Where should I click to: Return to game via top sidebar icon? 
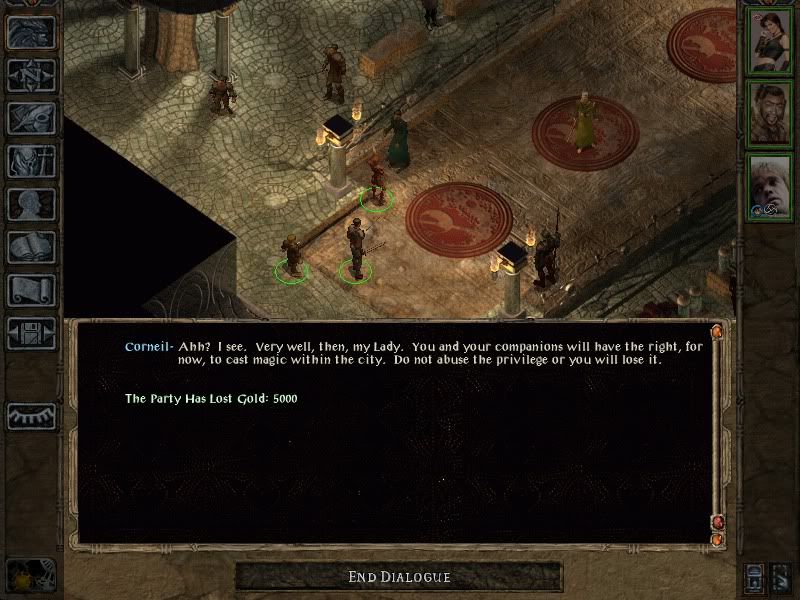pyautogui.click(x=32, y=33)
